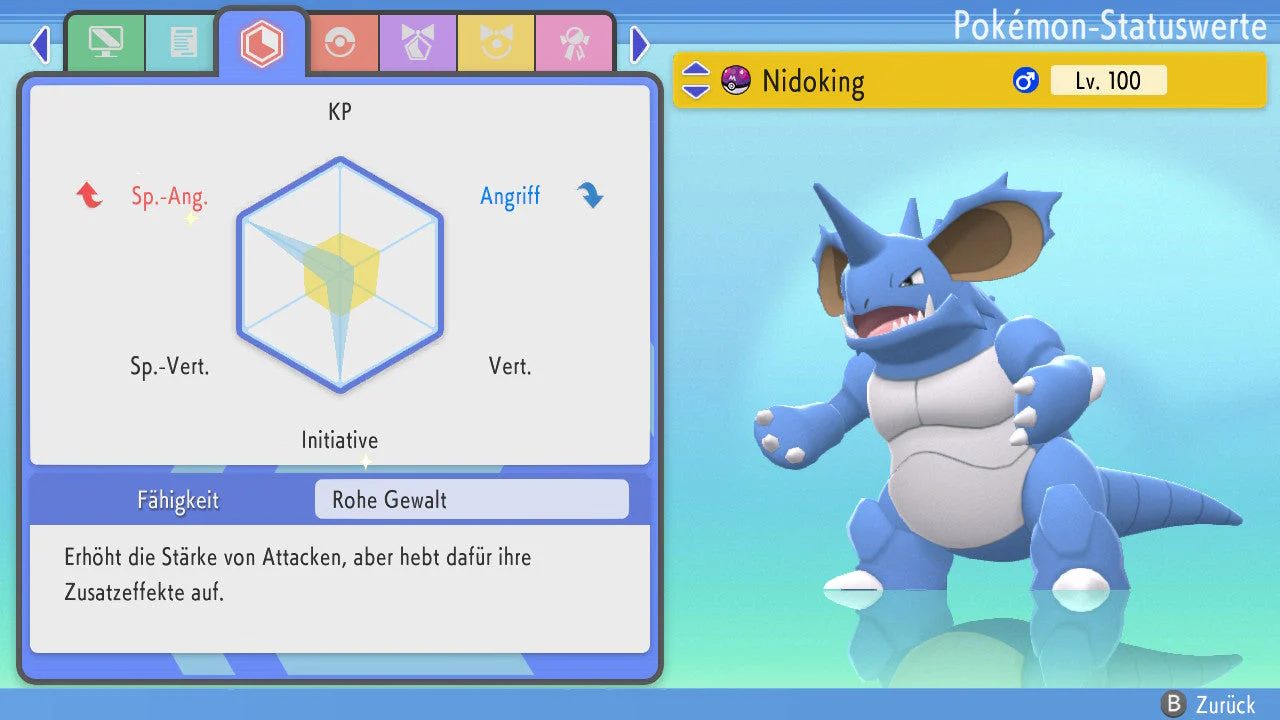This screenshot has width=1280, height=720.
Task: Click the yellow clown-face condition icon
Action: 496,42
